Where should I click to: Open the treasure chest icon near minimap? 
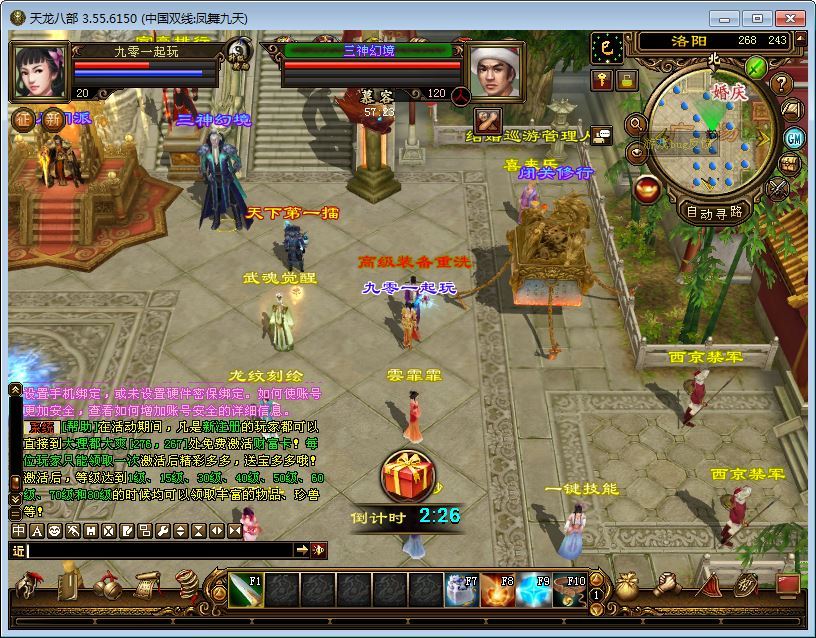pyautogui.click(x=789, y=164)
